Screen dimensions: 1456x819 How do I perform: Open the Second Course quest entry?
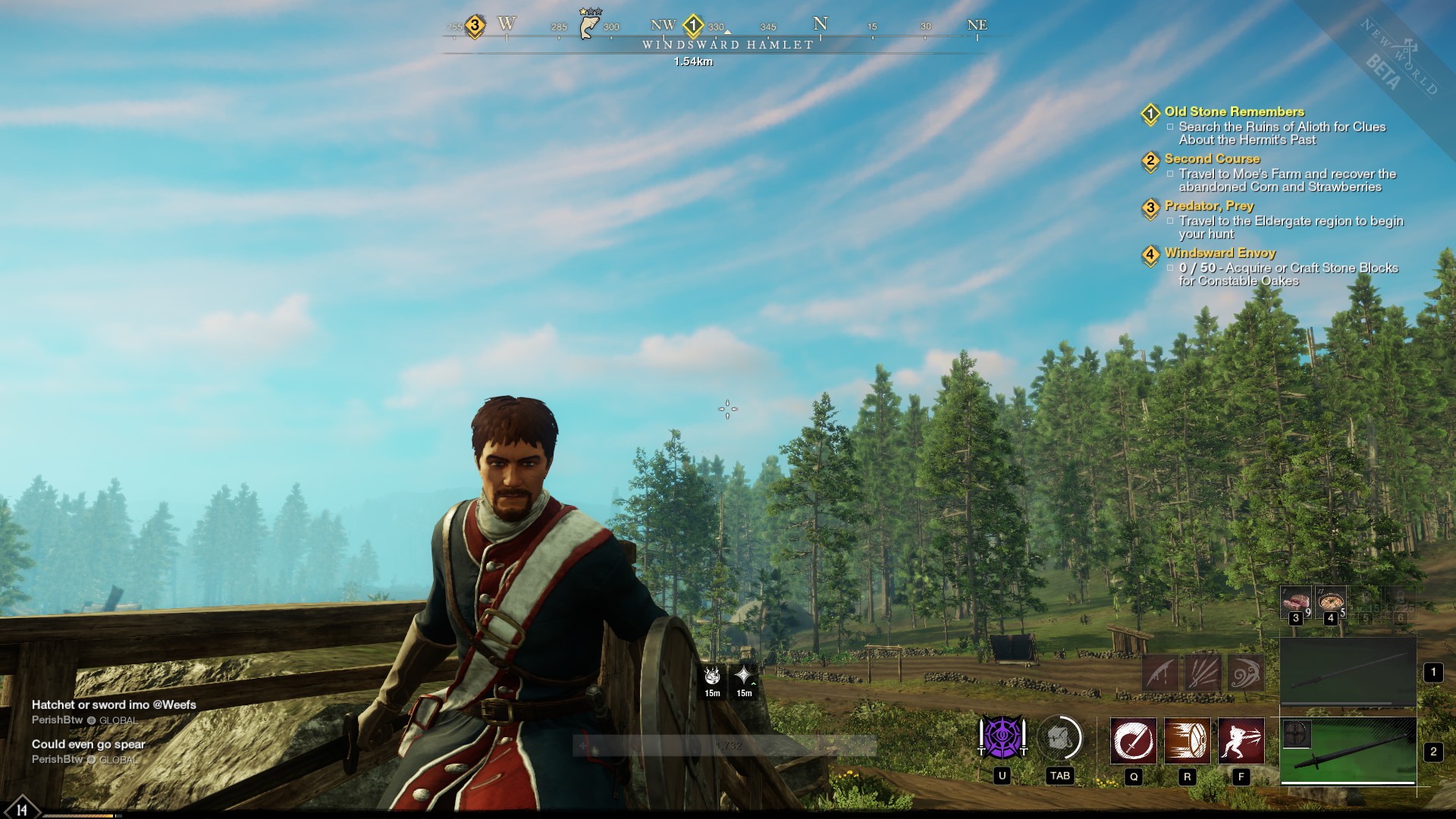coord(1212,158)
